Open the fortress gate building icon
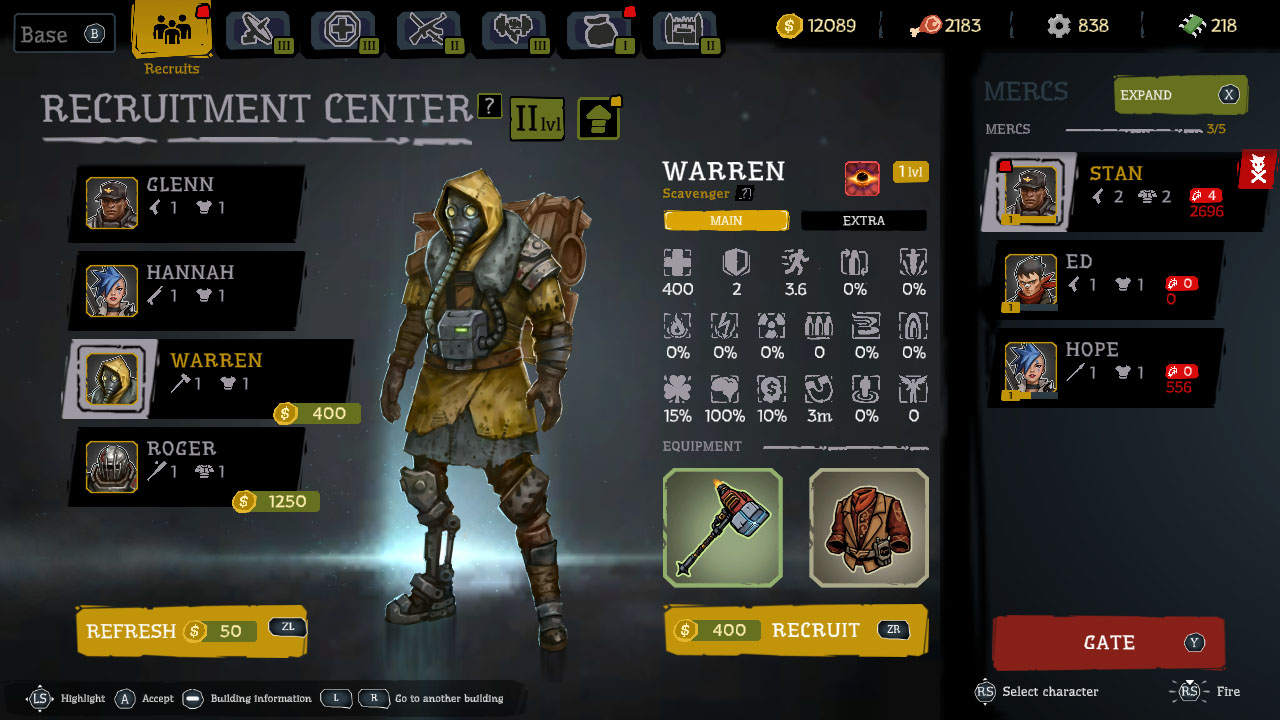Image resolution: width=1280 pixels, height=720 pixels. click(684, 30)
